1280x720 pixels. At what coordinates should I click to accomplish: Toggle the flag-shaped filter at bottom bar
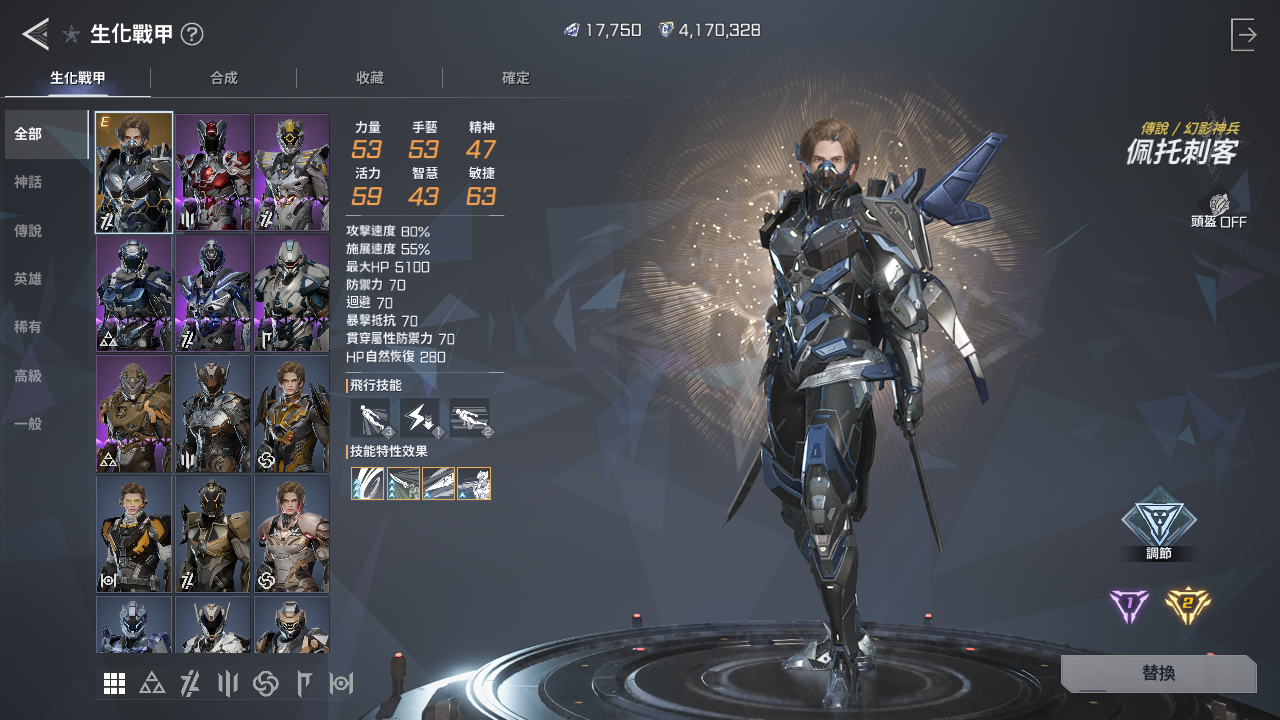pos(302,683)
